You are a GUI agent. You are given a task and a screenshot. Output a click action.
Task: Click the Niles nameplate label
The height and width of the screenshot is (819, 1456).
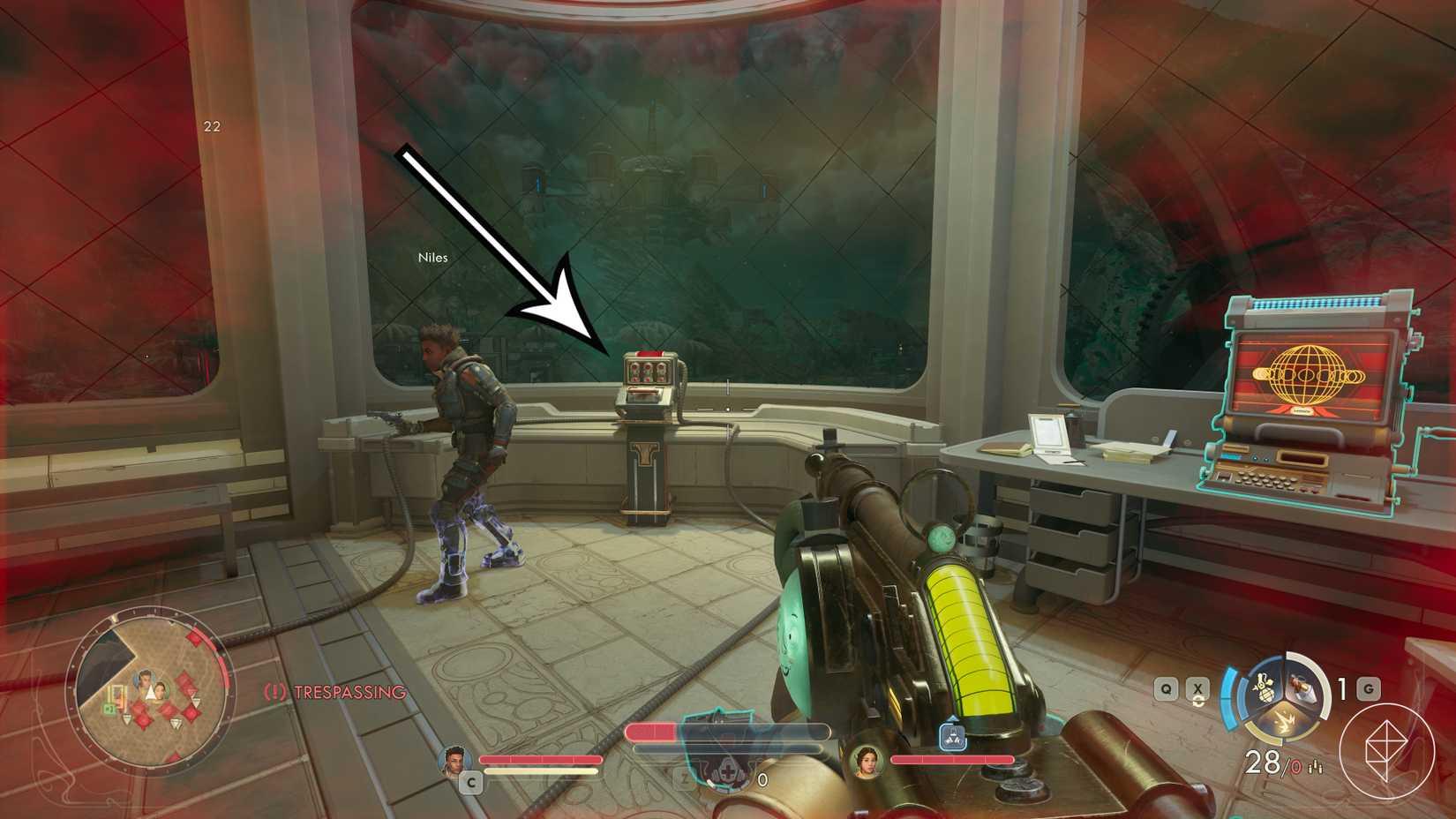click(x=432, y=257)
